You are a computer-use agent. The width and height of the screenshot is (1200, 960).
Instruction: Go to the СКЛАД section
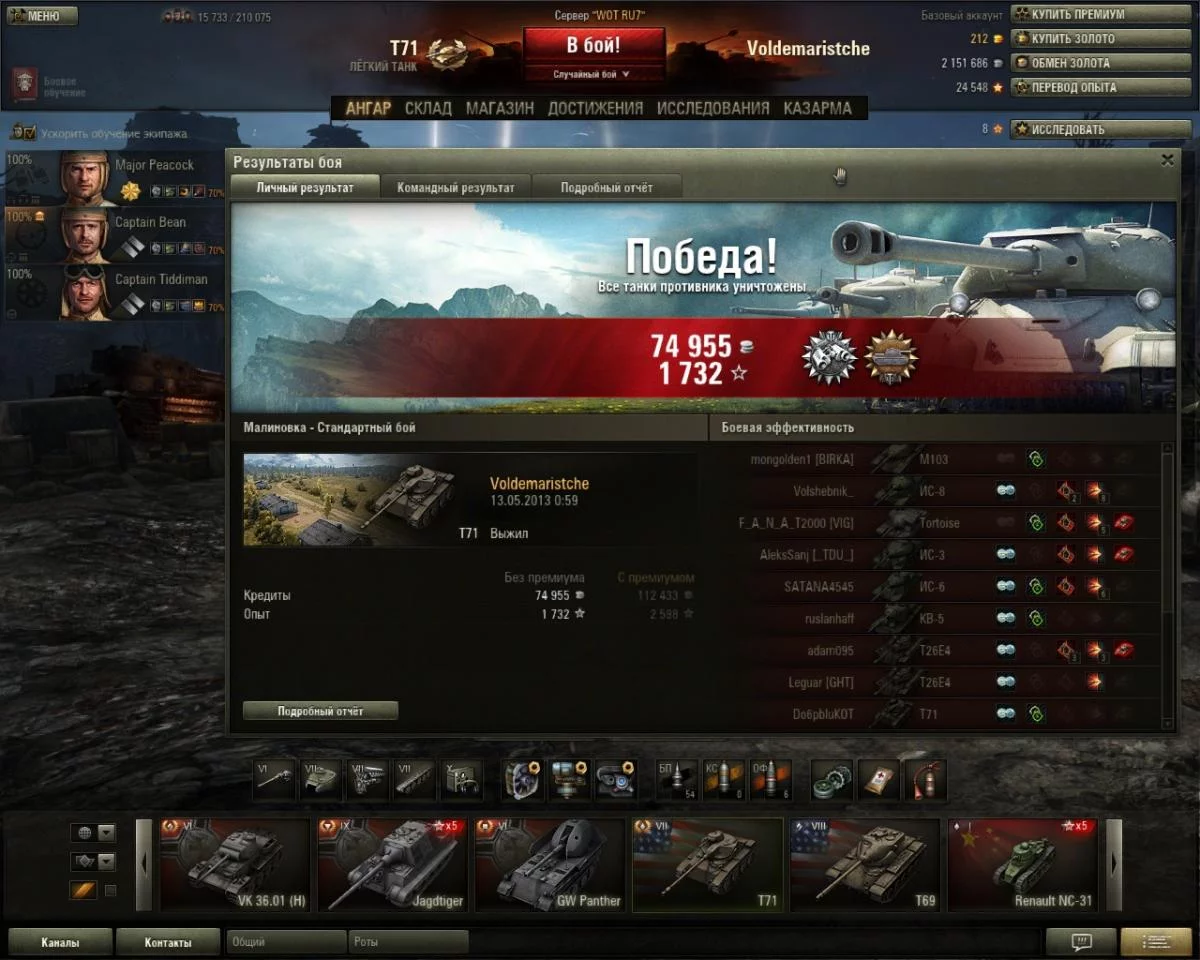(x=428, y=108)
